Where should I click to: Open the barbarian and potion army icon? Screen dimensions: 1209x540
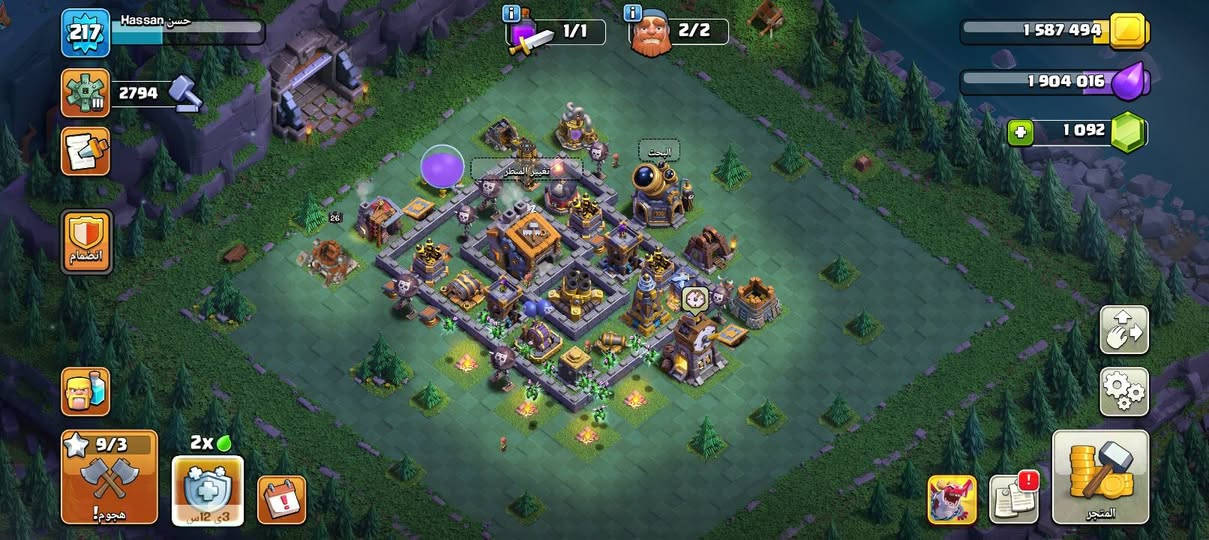pyautogui.click(x=85, y=391)
